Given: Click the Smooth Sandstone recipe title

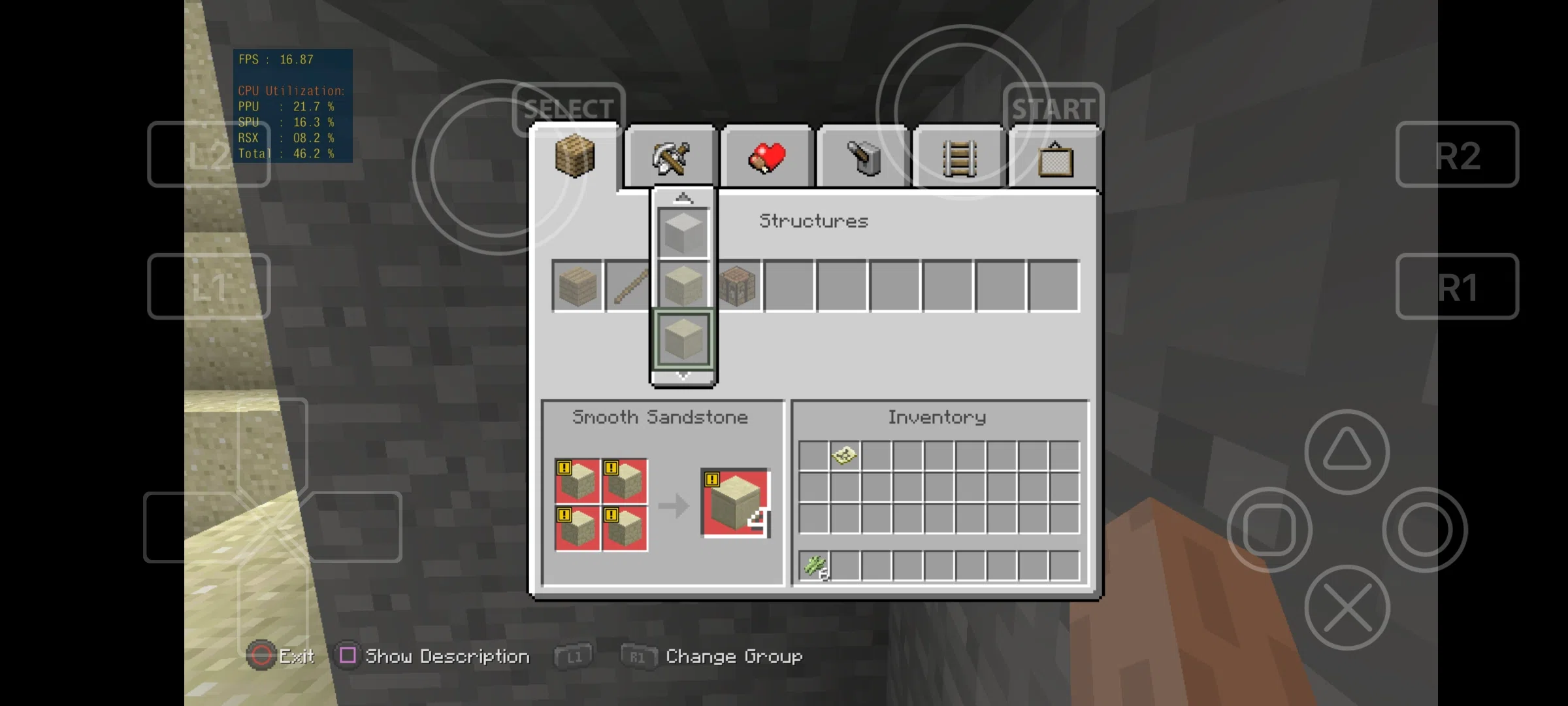Looking at the screenshot, I should tap(660, 417).
